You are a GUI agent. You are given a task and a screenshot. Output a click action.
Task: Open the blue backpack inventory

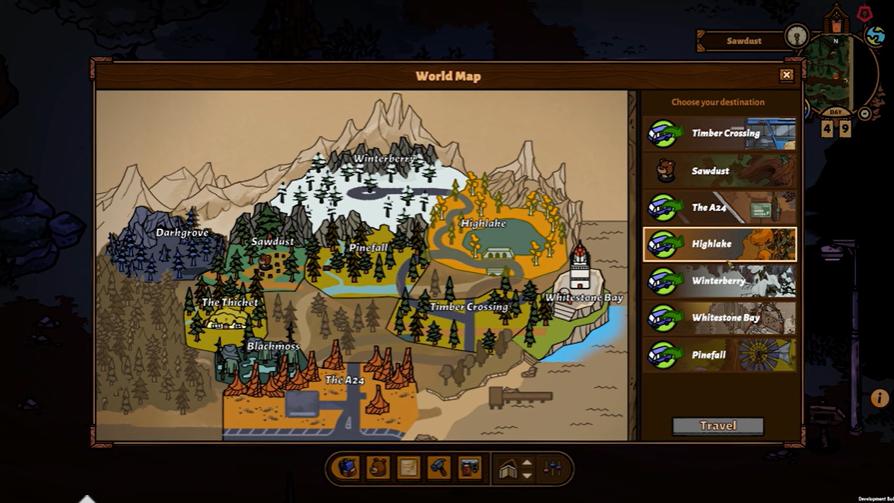click(x=347, y=467)
